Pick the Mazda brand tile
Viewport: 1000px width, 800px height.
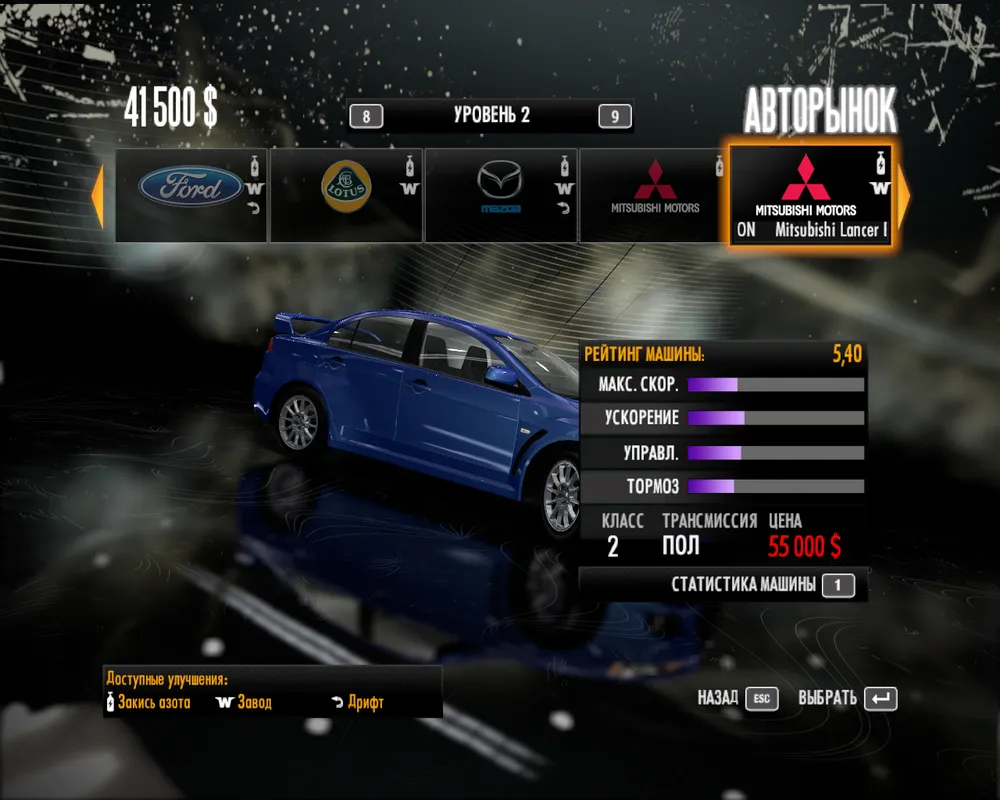pyautogui.click(x=500, y=195)
